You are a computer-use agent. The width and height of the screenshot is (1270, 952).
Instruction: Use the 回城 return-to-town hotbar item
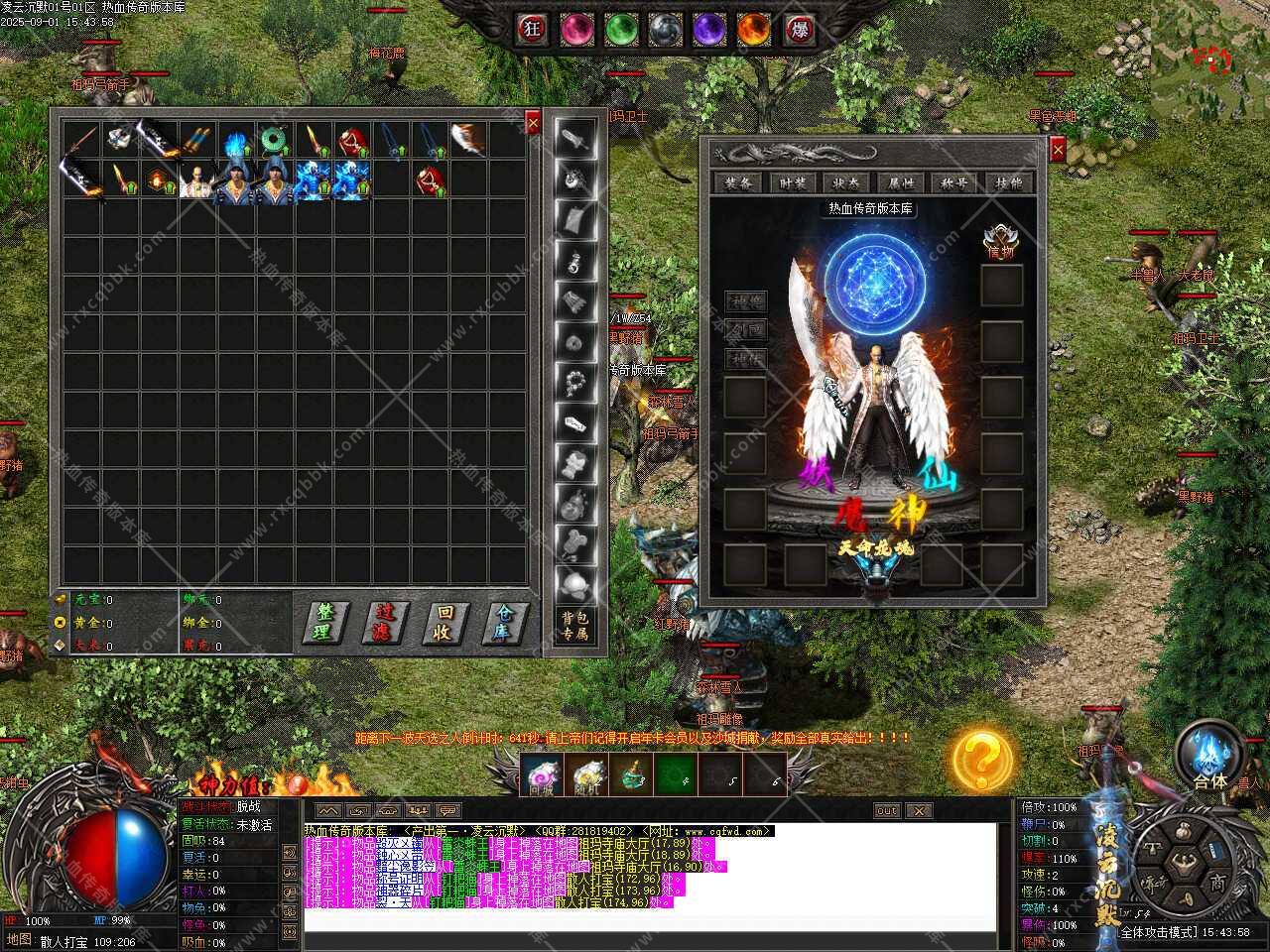[541, 774]
